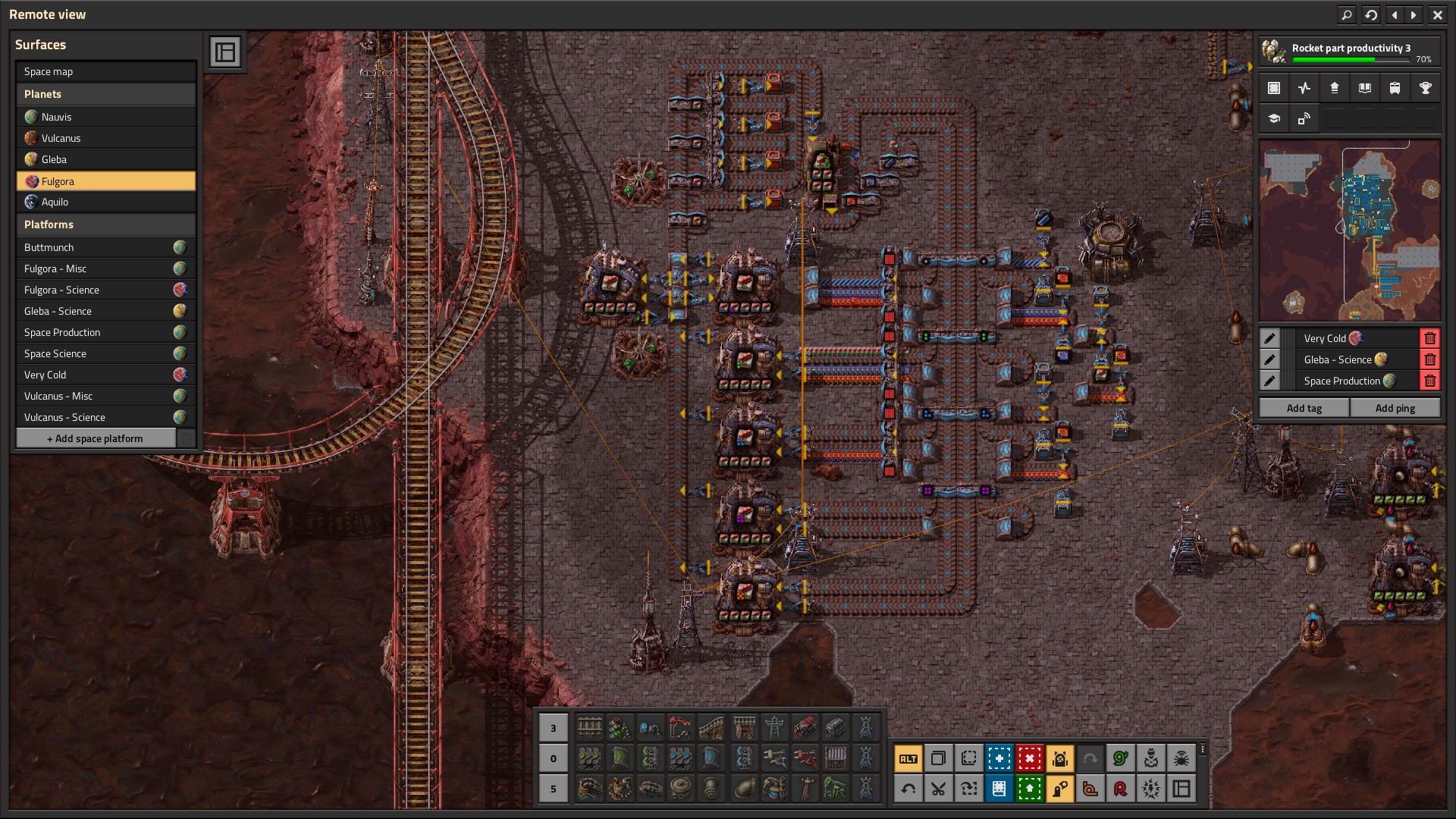Select the Nauvis planet entry
Screen dimensions: 1456x819
(x=105, y=117)
